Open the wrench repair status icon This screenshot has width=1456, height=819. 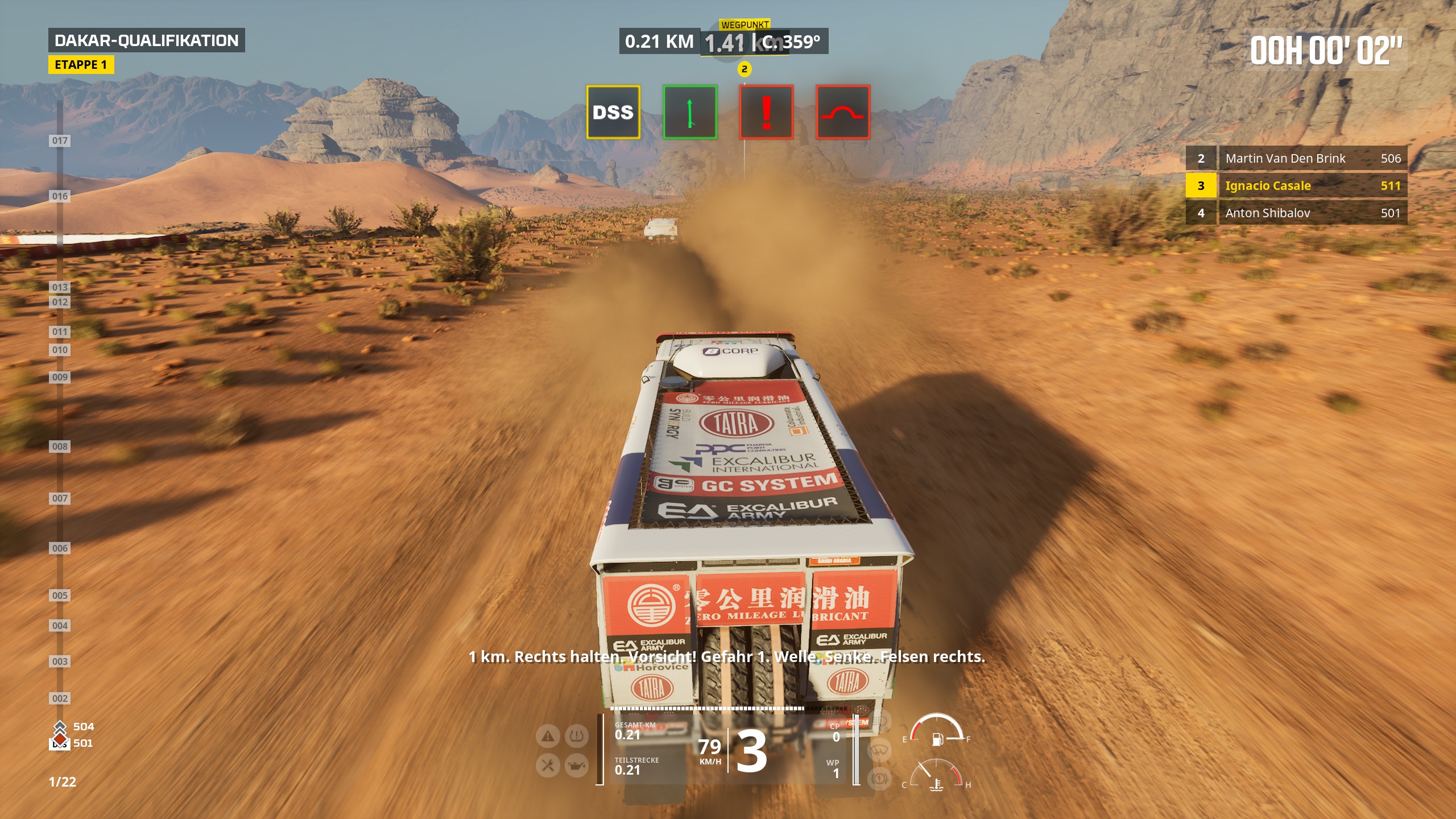pos(548,766)
